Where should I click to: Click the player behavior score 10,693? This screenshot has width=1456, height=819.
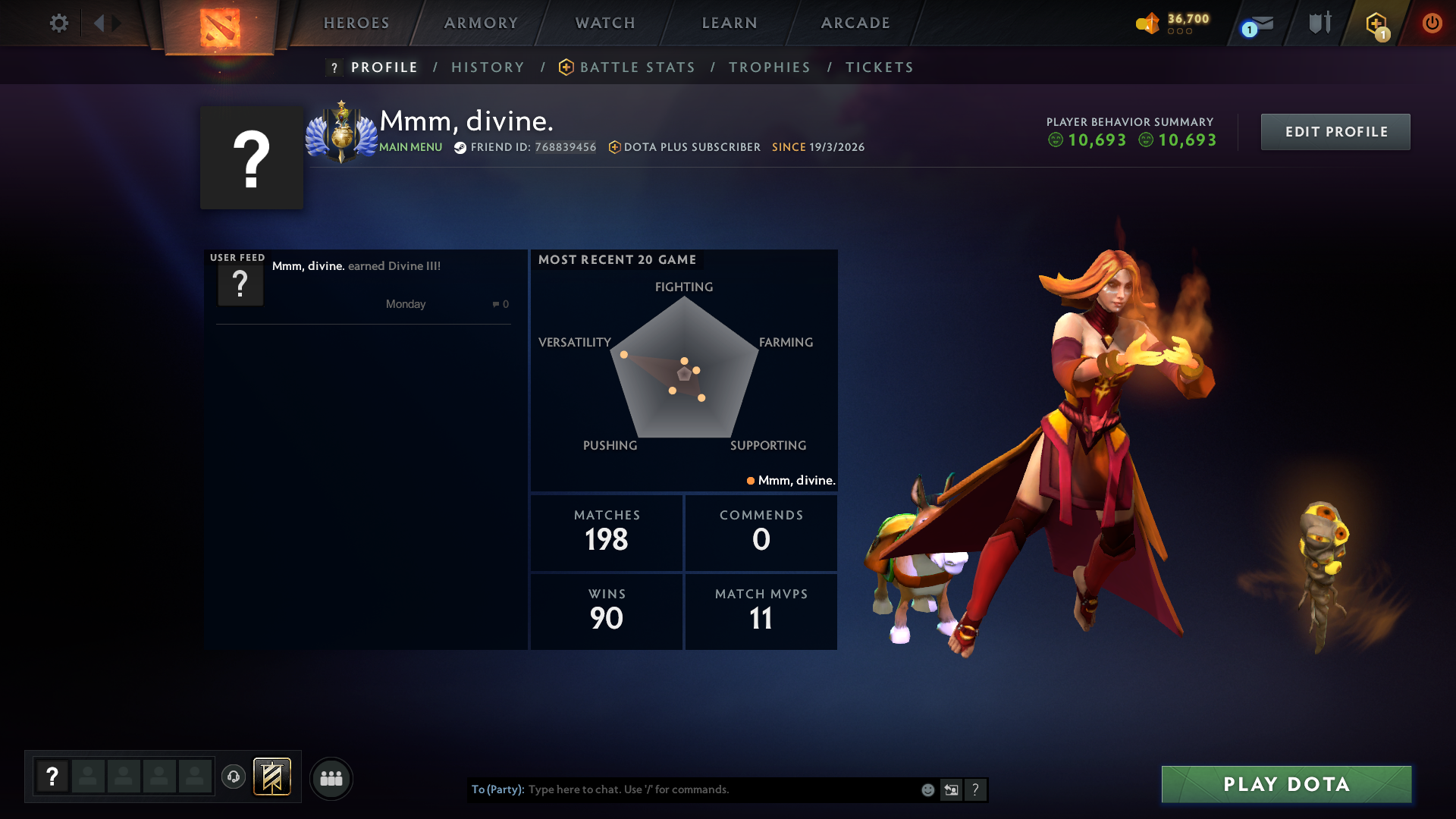tap(1097, 140)
